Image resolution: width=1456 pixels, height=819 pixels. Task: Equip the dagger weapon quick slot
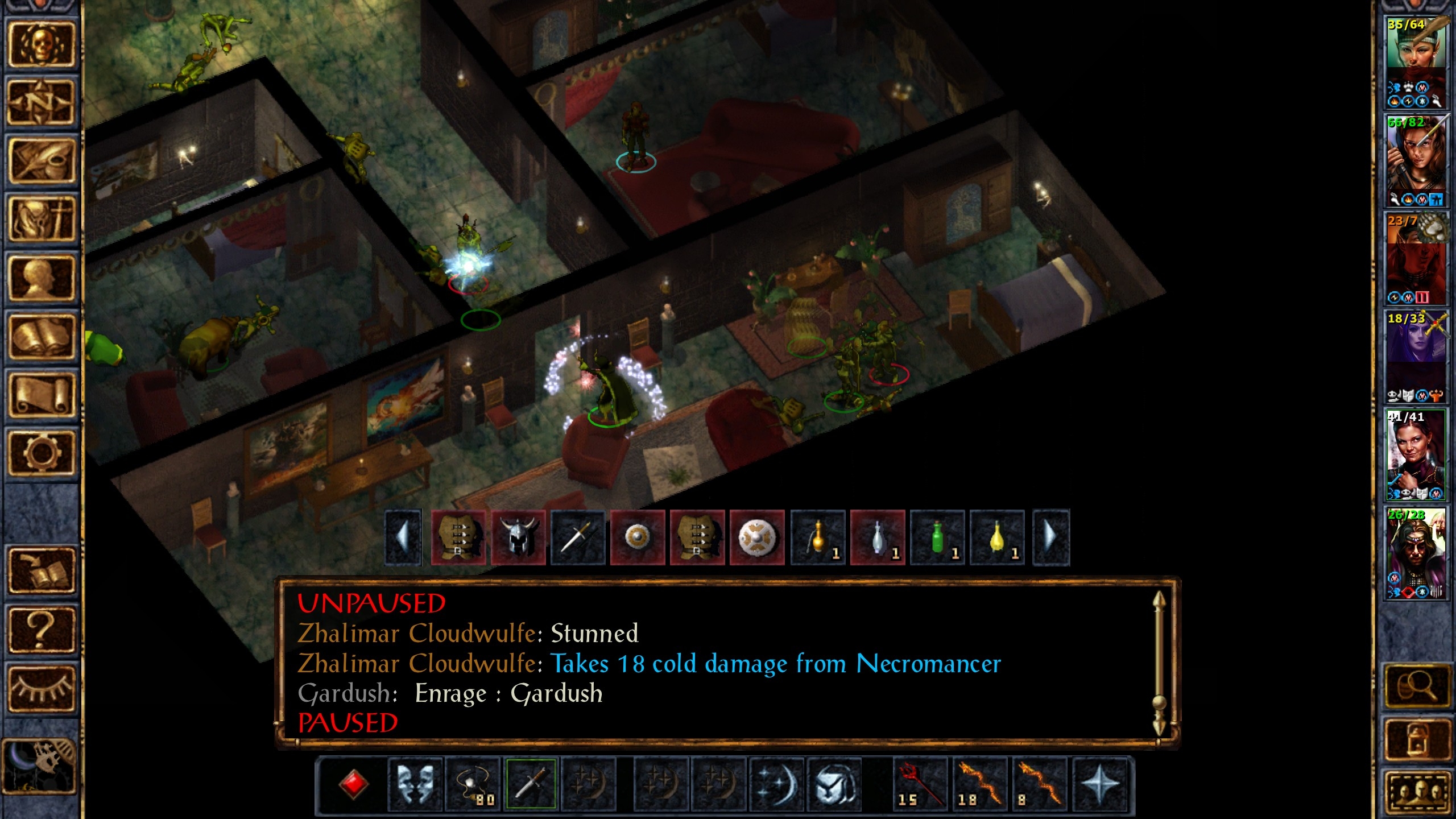click(531, 784)
